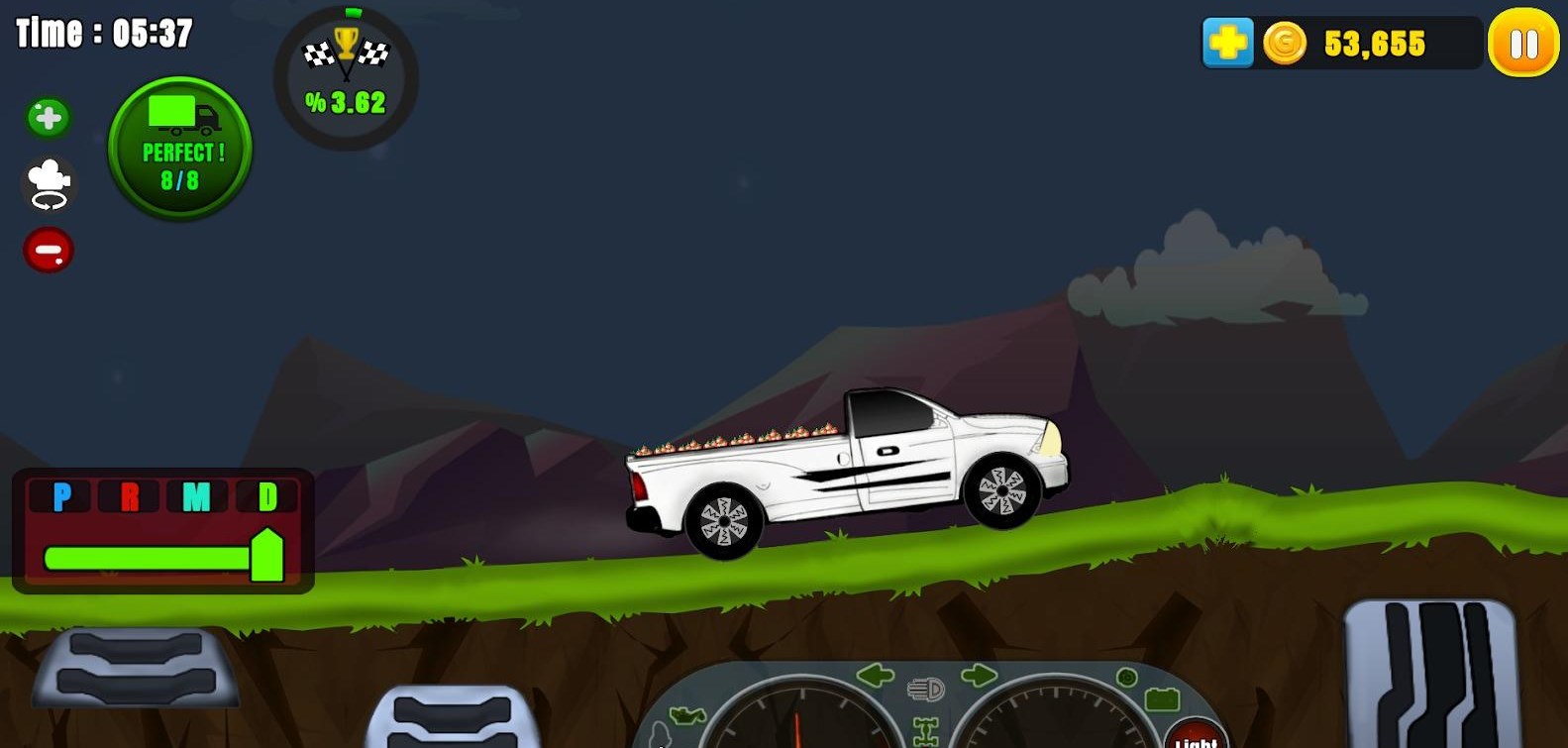Enable the left turn signal arrow
The width and height of the screenshot is (1568, 748).
875,674
